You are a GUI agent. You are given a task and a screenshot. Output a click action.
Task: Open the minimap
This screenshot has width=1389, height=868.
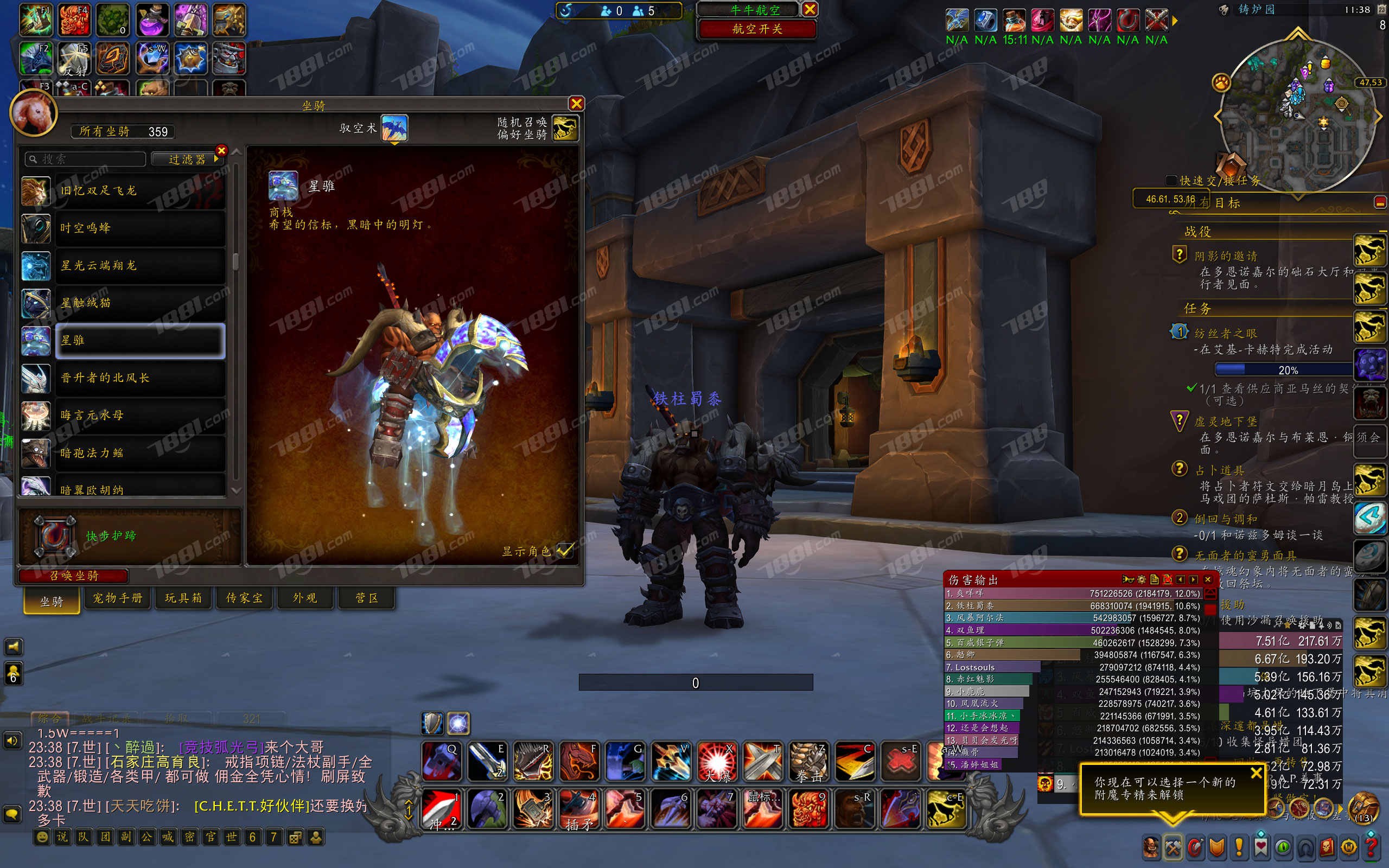(1297, 115)
